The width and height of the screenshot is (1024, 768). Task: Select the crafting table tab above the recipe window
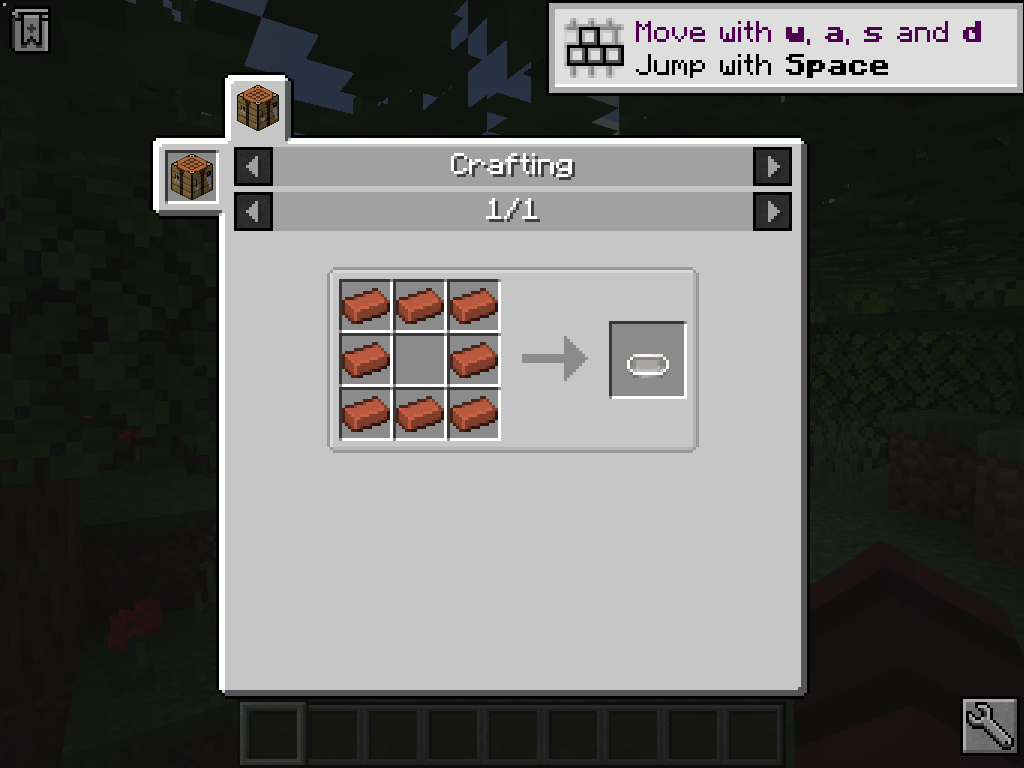[x=258, y=108]
